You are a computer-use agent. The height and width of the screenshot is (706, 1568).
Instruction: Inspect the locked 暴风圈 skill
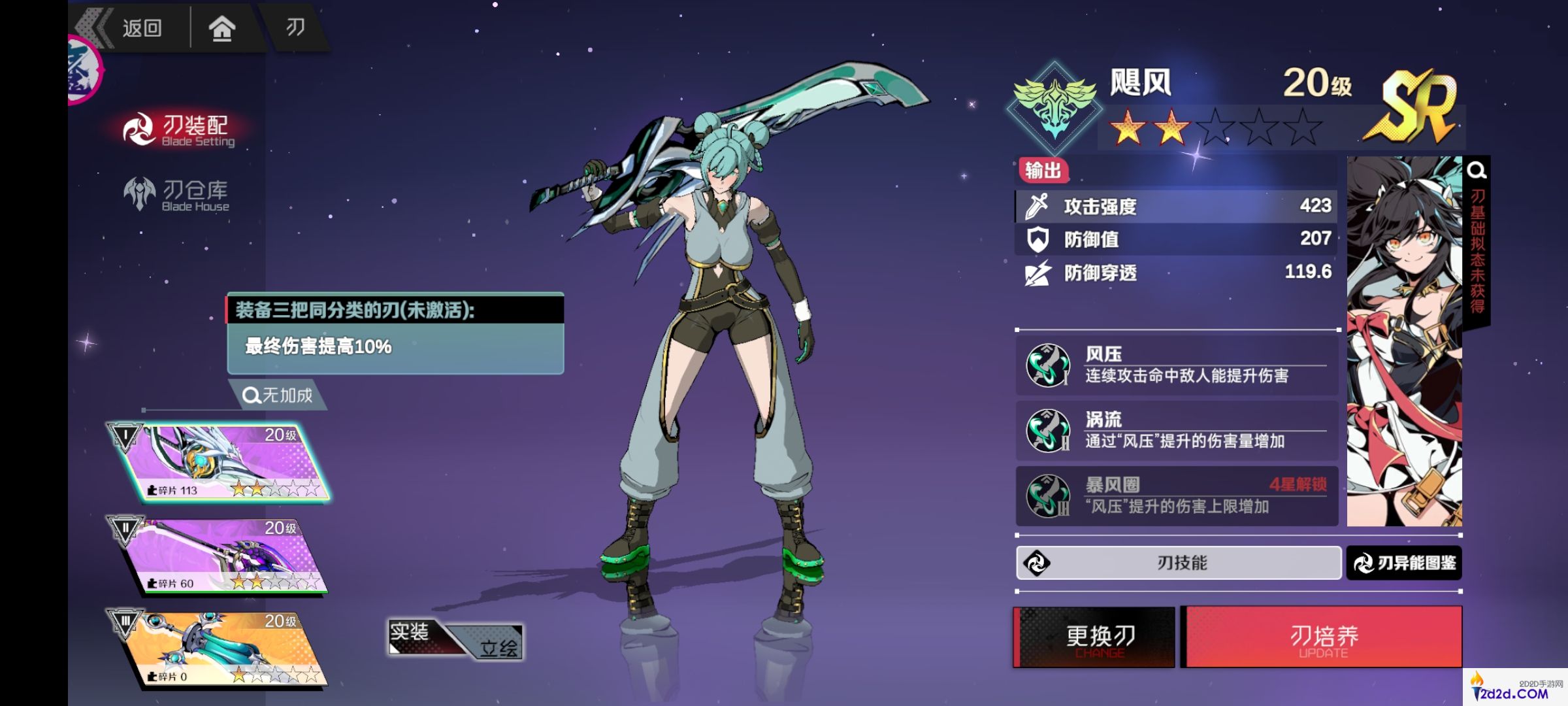pyautogui.click(x=1176, y=496)
